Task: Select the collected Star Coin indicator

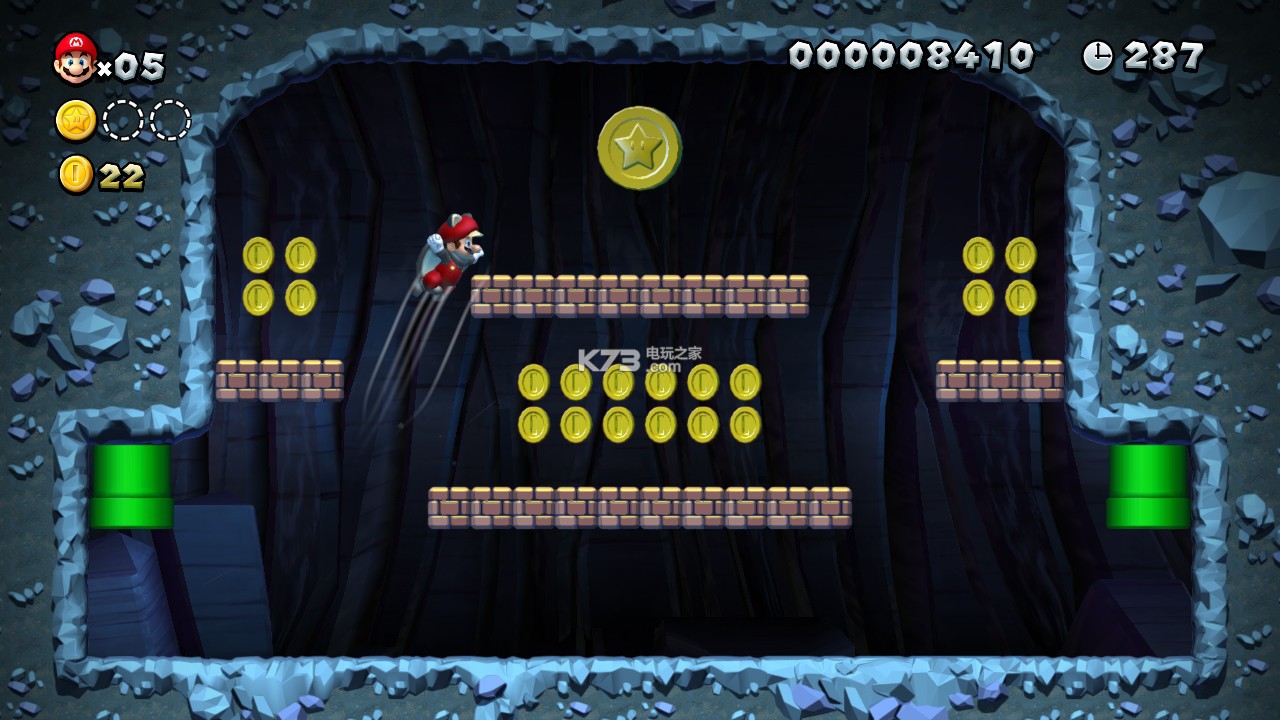Action: (76, 120)
